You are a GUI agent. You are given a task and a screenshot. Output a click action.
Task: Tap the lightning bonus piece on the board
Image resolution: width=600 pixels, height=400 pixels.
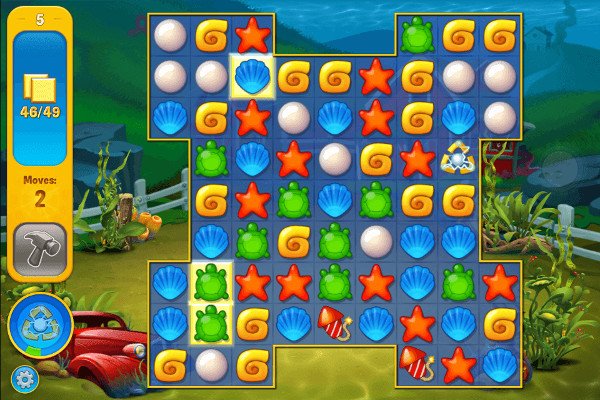pos(458,158)
